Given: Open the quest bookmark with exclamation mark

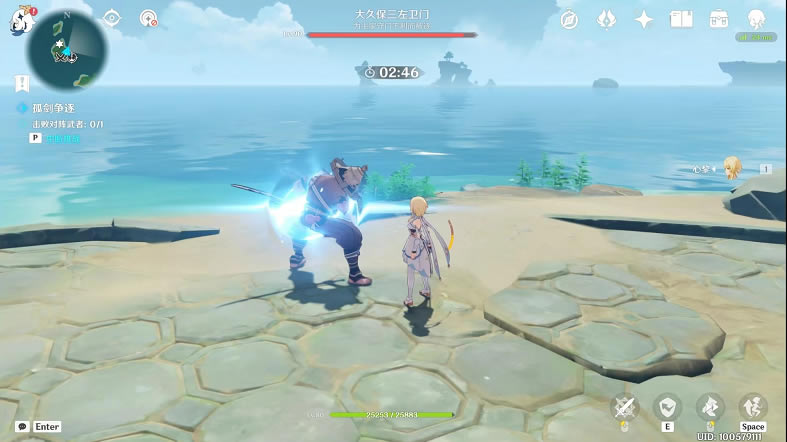Looking at the screenshot, I should point(22,84).
